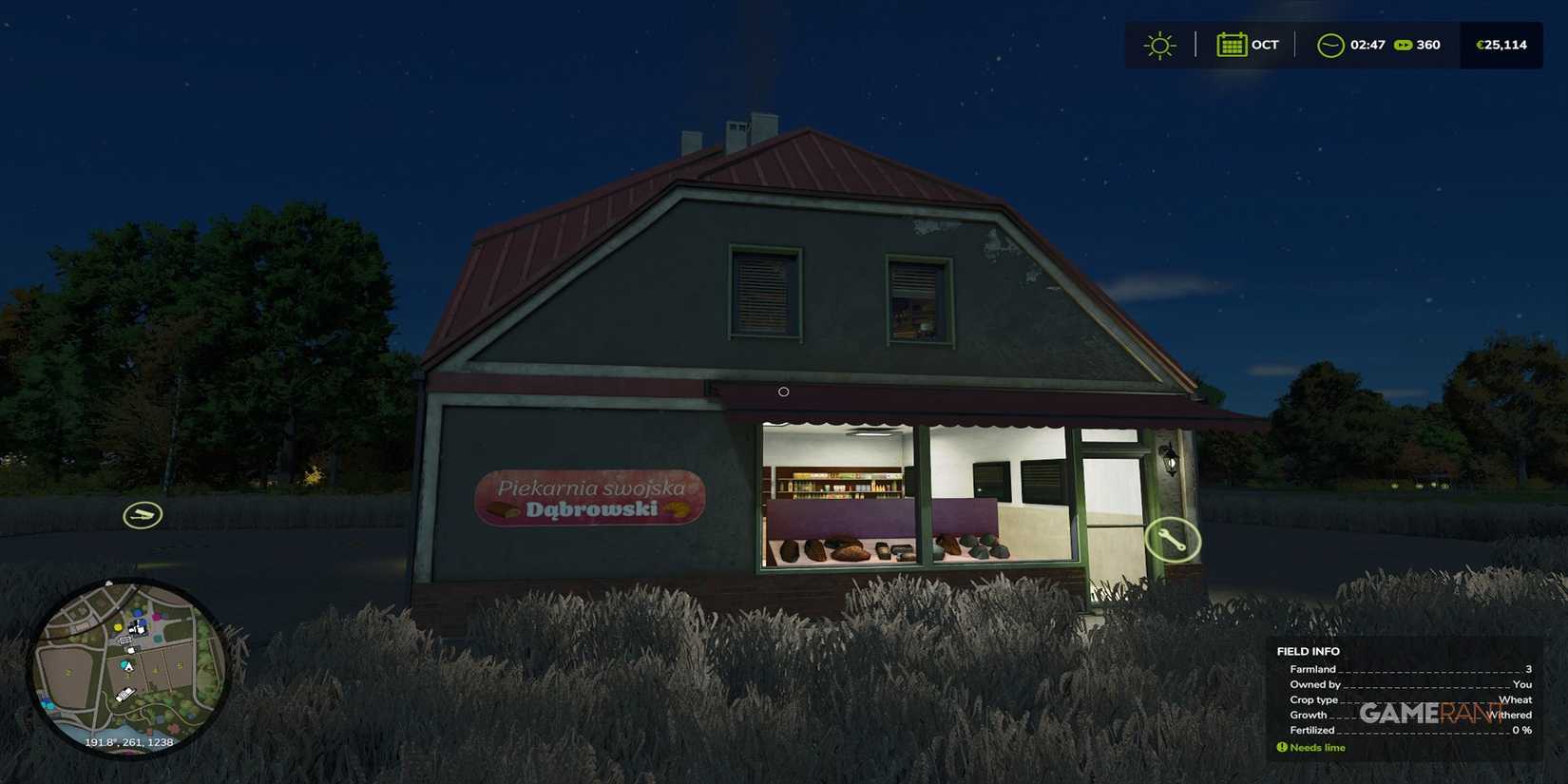Toggle the yellow vehicle marker on the minimap
This screenshot has width=1568, height=784.
click(x=118, y=627)
